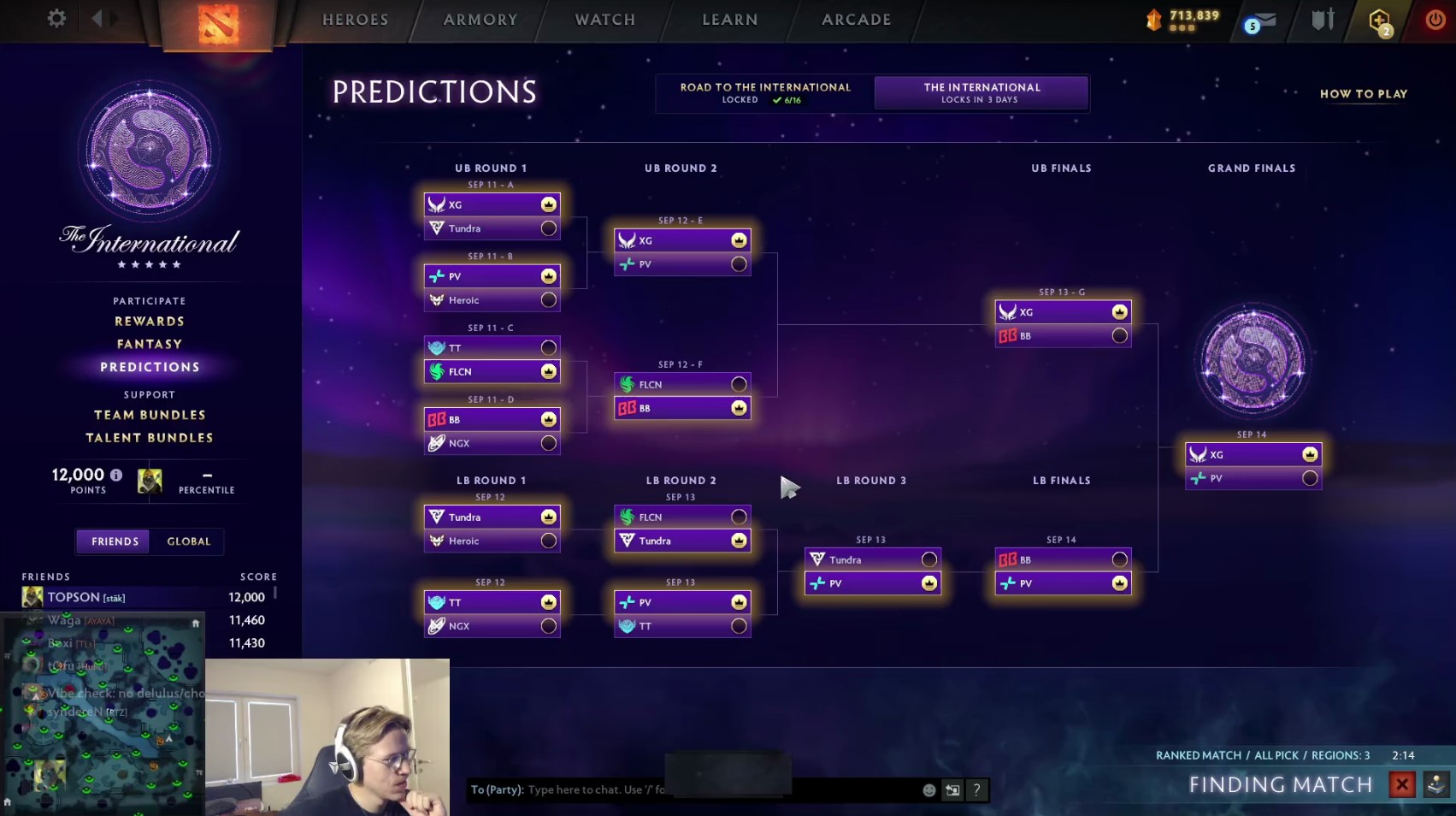
Task: Open the Rewards page
Action: (150, 322)
